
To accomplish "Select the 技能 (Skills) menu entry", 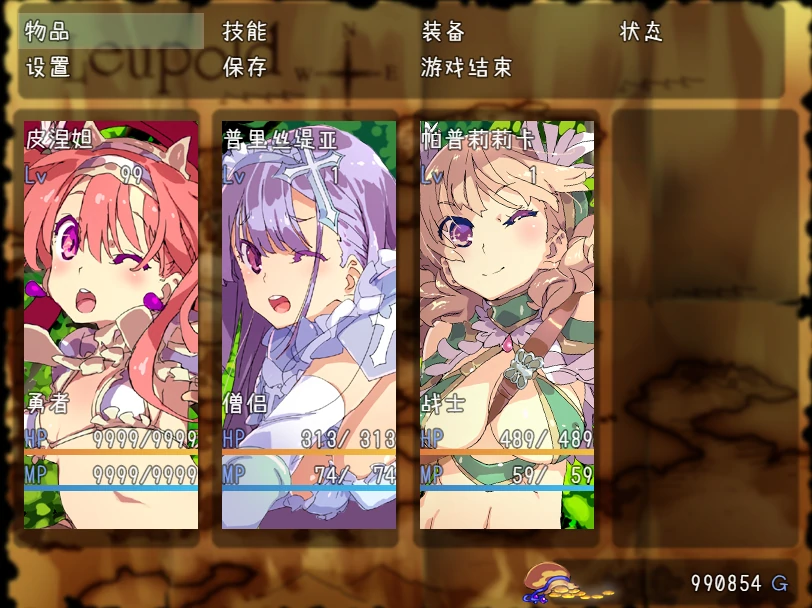I will pyautogui.click(x=245, y=32).
